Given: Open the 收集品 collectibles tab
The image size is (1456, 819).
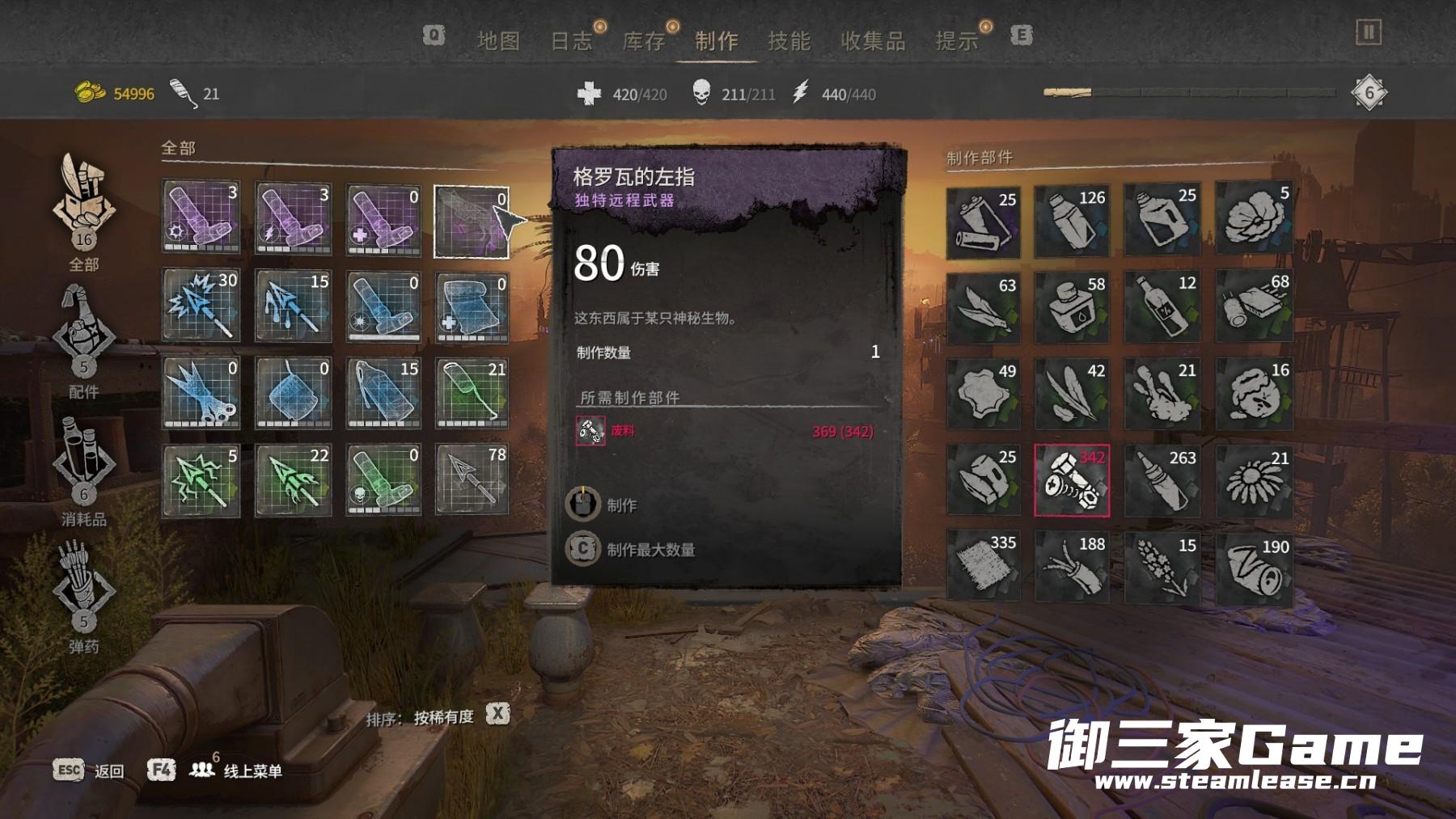Looking at the screenshot, I should tap(873, 40).
